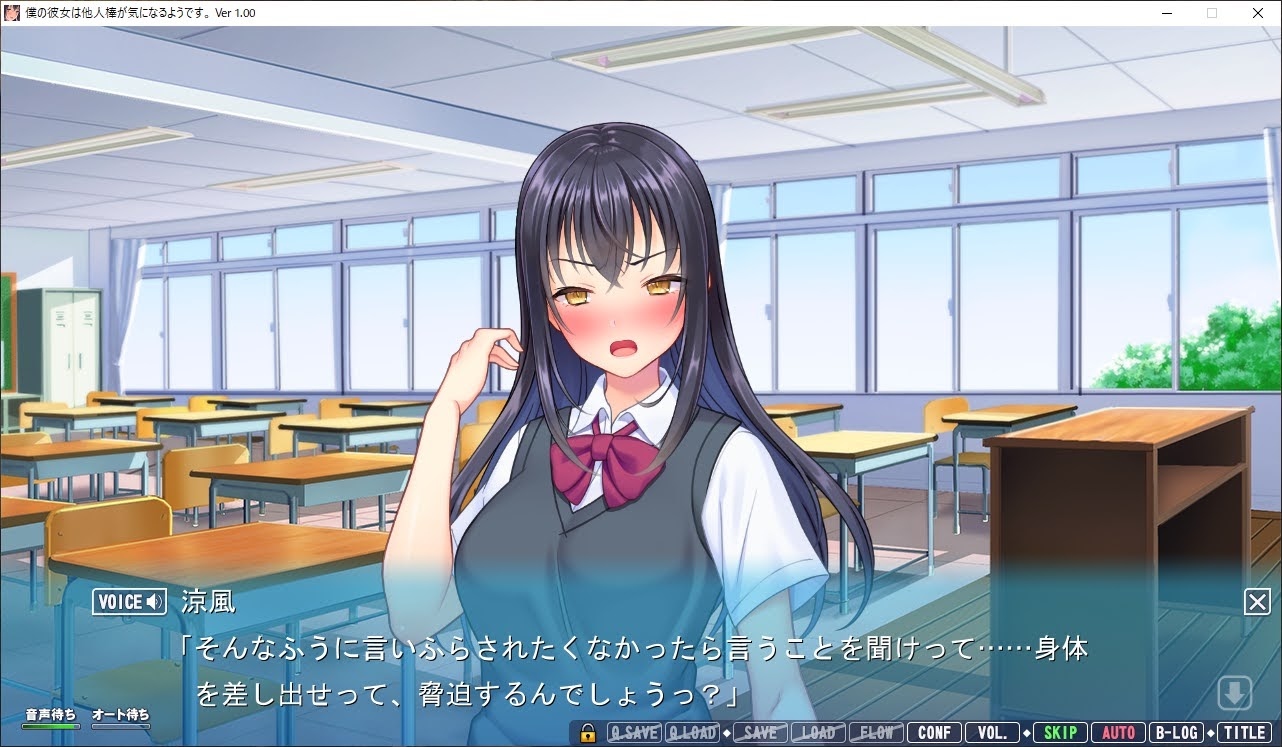
Task: Open the CONF configuration menu
Action: (933, 732)
